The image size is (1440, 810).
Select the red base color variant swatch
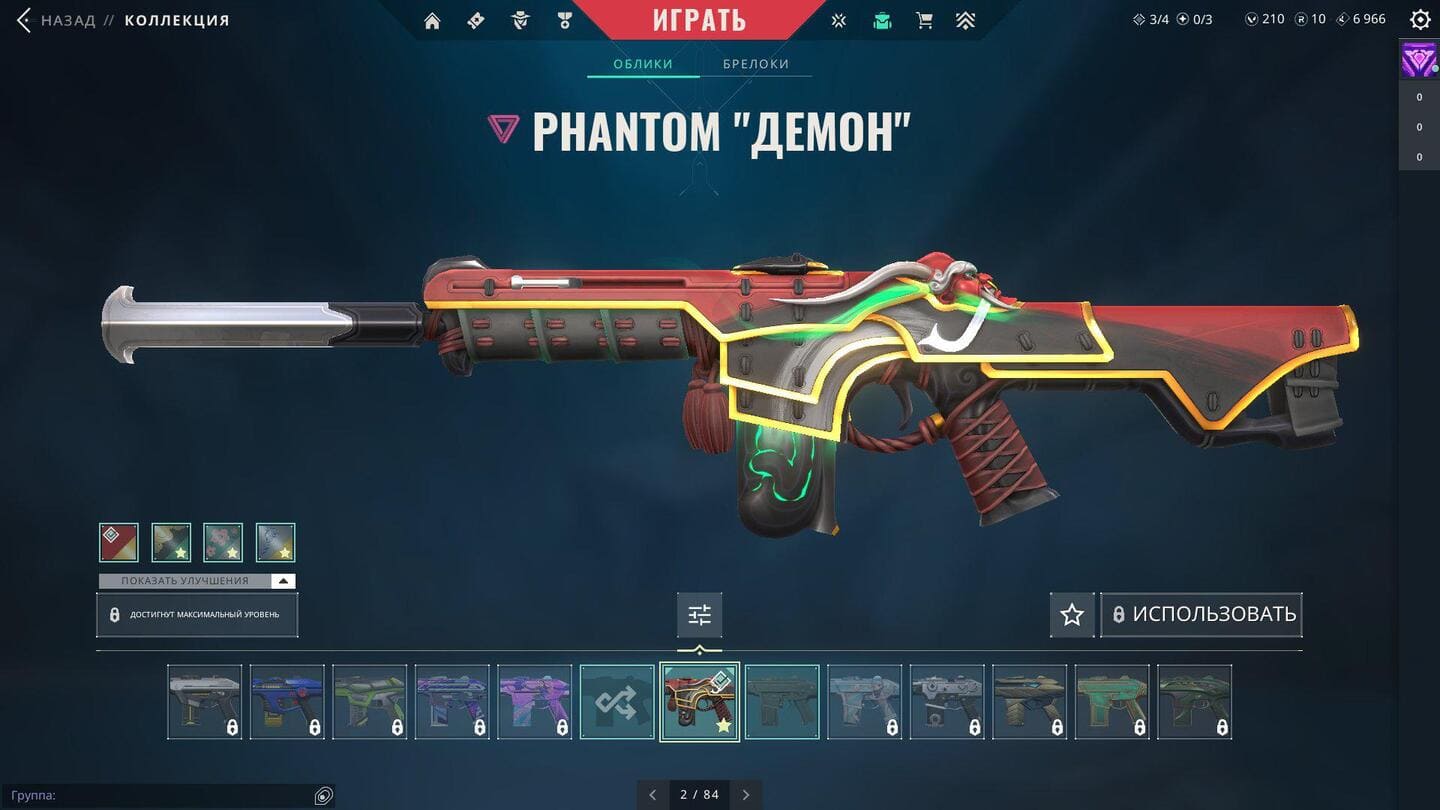click(119, 543)
